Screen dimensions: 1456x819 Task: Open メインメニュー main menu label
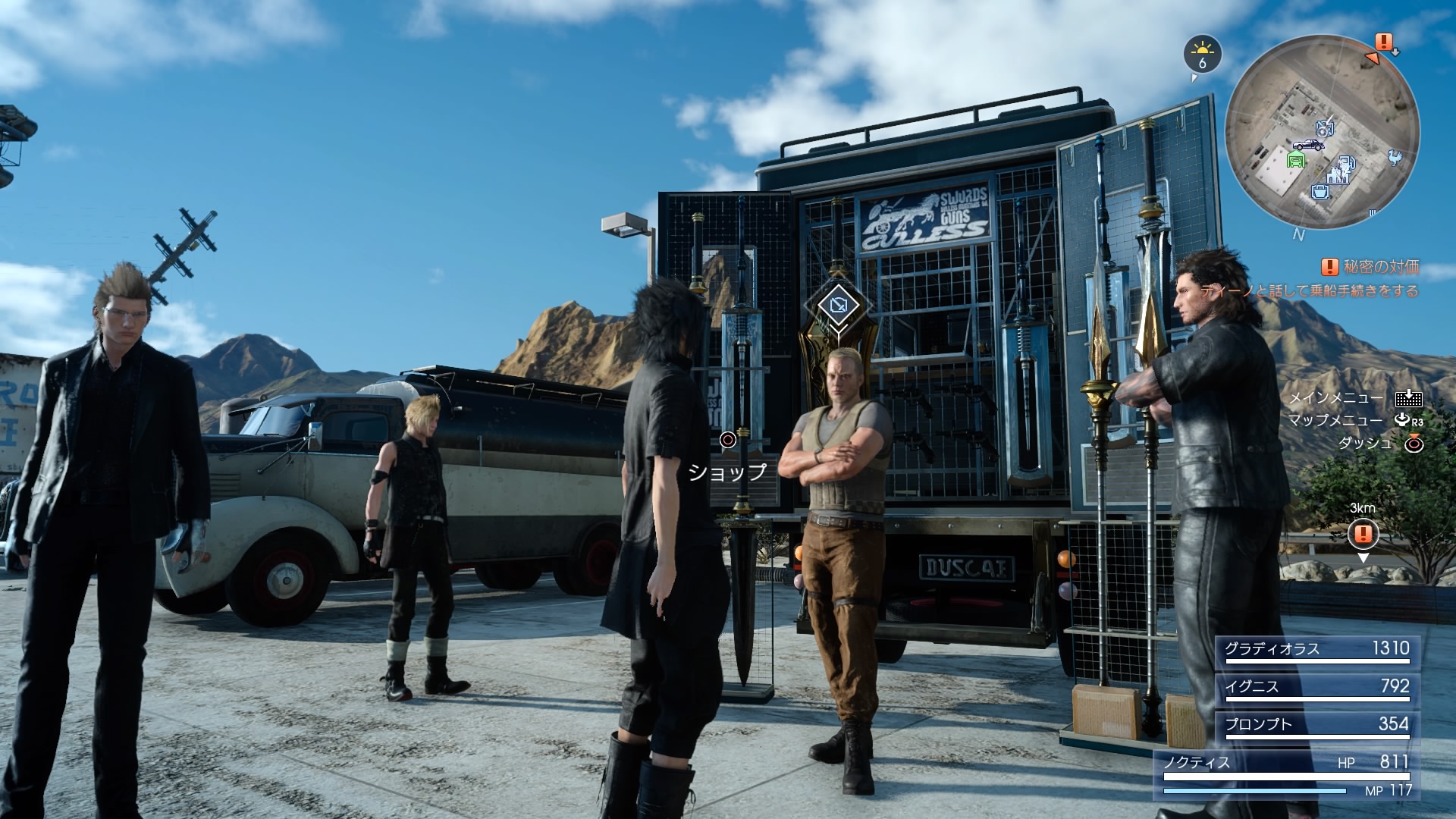point(1336,397)
